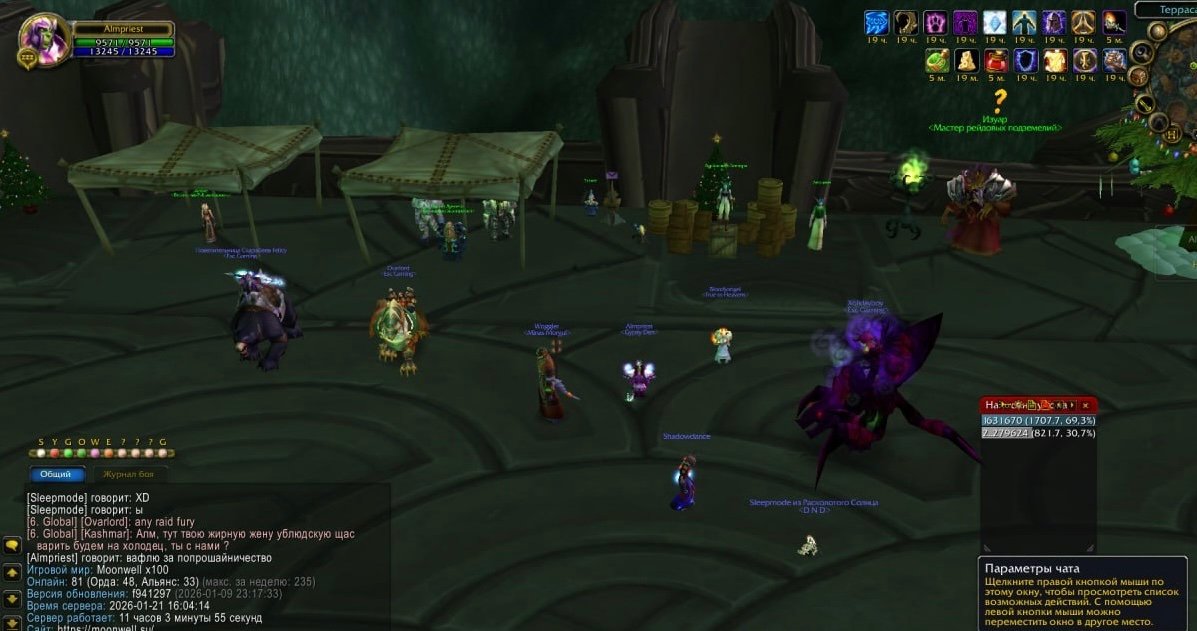Image resolution: width=1197 pixels, height=631 pixels.
Task: Click the purple helmet buff icon
Action: [x=1055, y=23]
